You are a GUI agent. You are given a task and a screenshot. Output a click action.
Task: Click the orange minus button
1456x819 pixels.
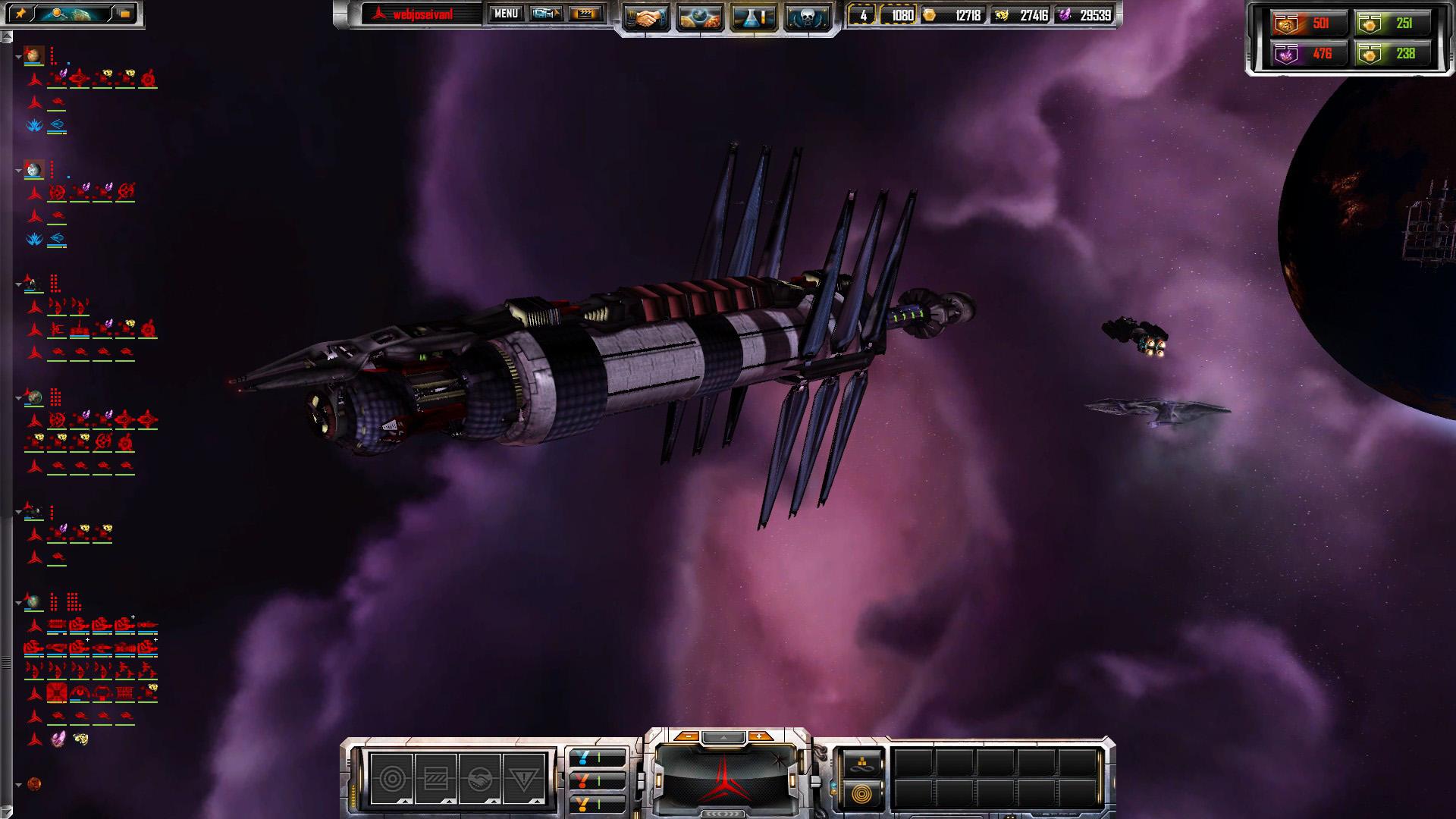[x=686, y=736]
